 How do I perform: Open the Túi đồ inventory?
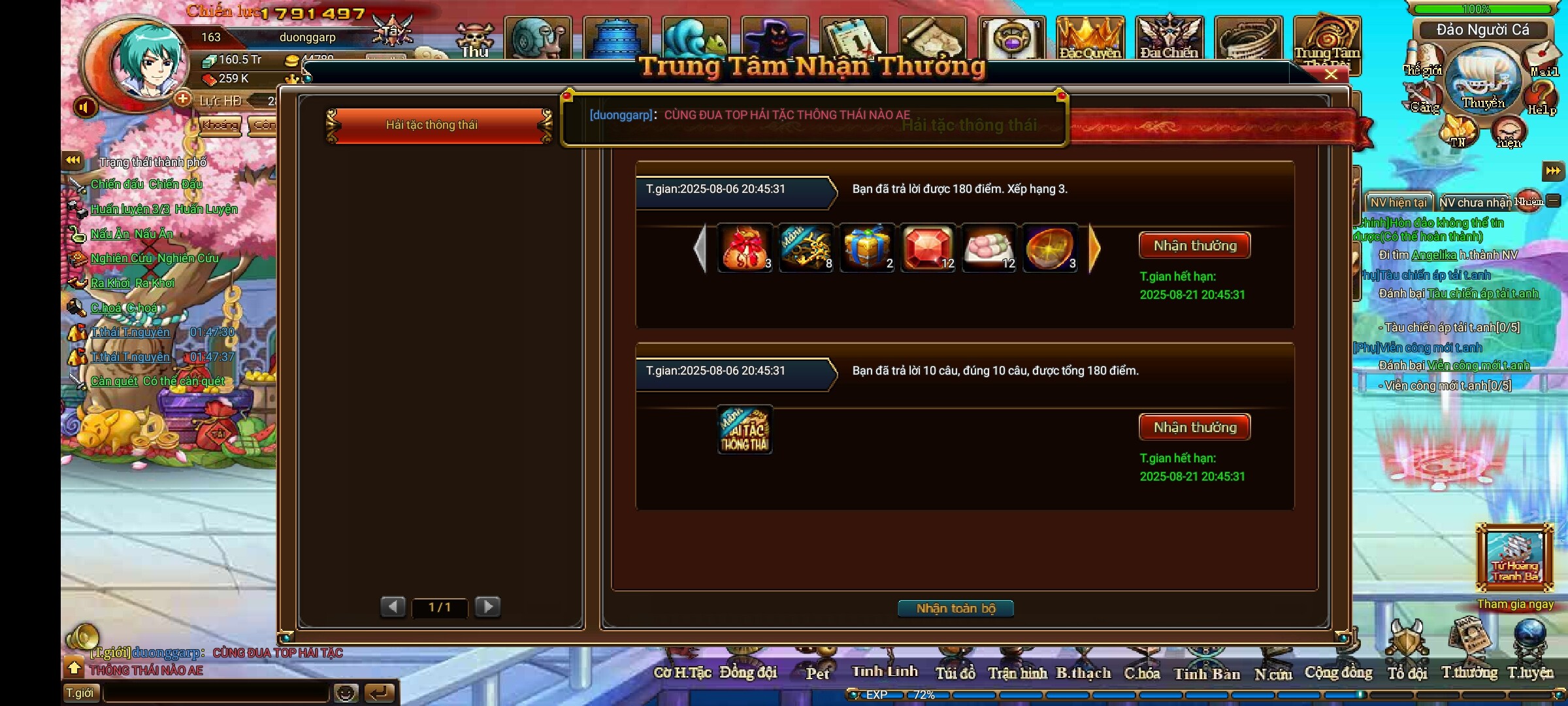tap(955, 672)
